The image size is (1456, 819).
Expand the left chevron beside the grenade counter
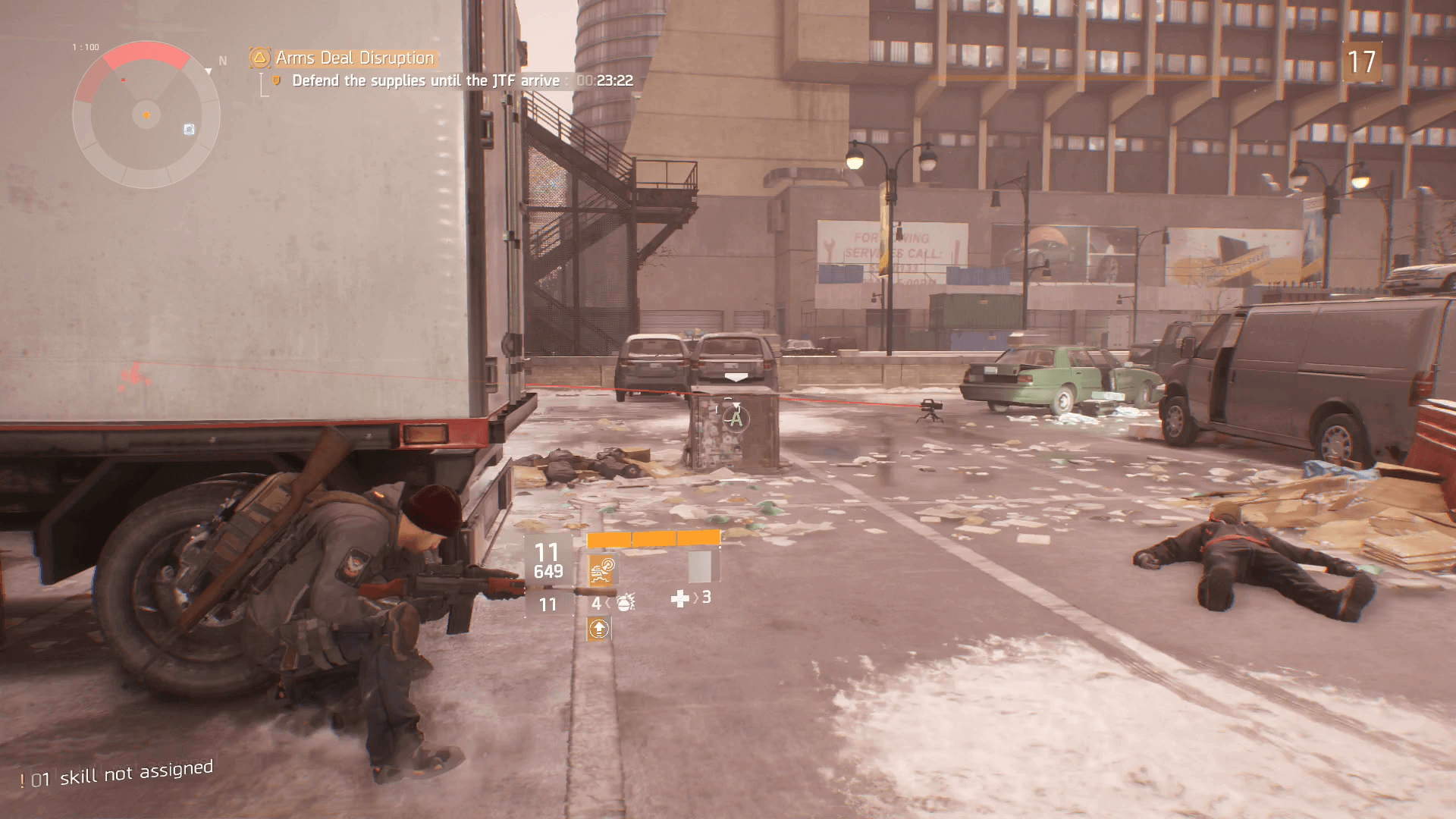tap(608, 602)
